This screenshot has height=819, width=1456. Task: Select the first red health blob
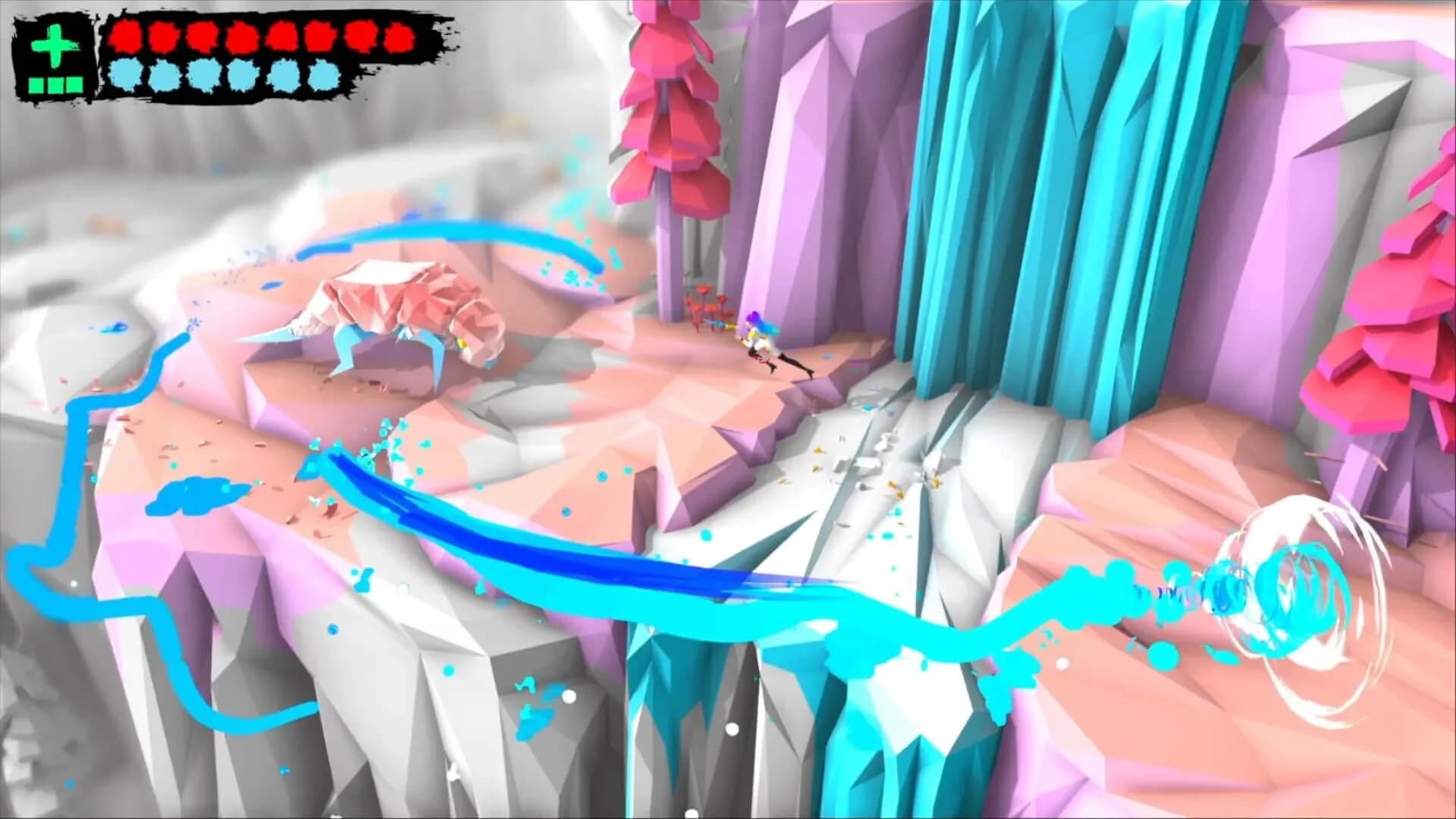click(x=126, y=36)
